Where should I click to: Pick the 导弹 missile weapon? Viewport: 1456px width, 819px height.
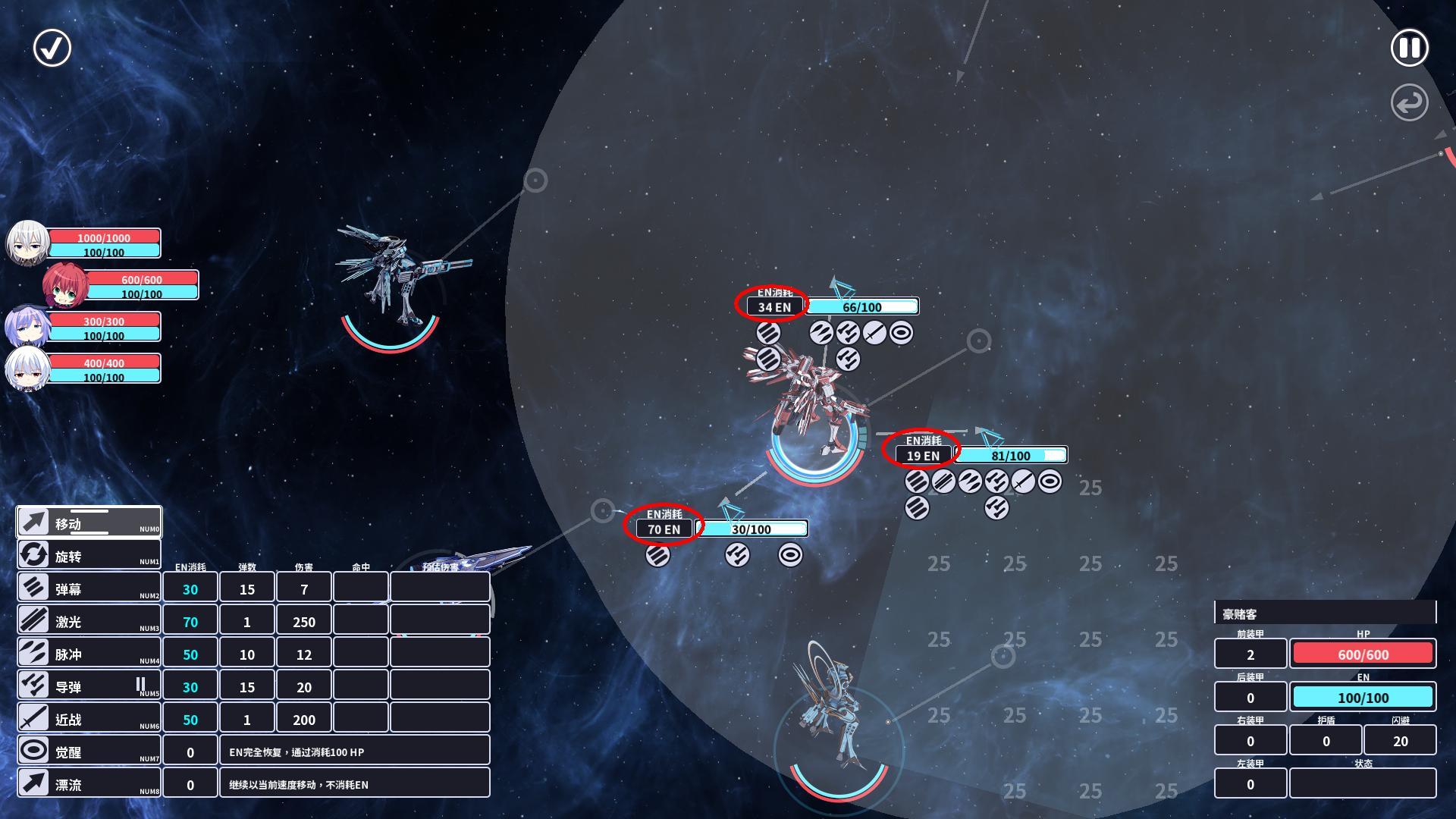pyautogui.click(x=89, y=686)
